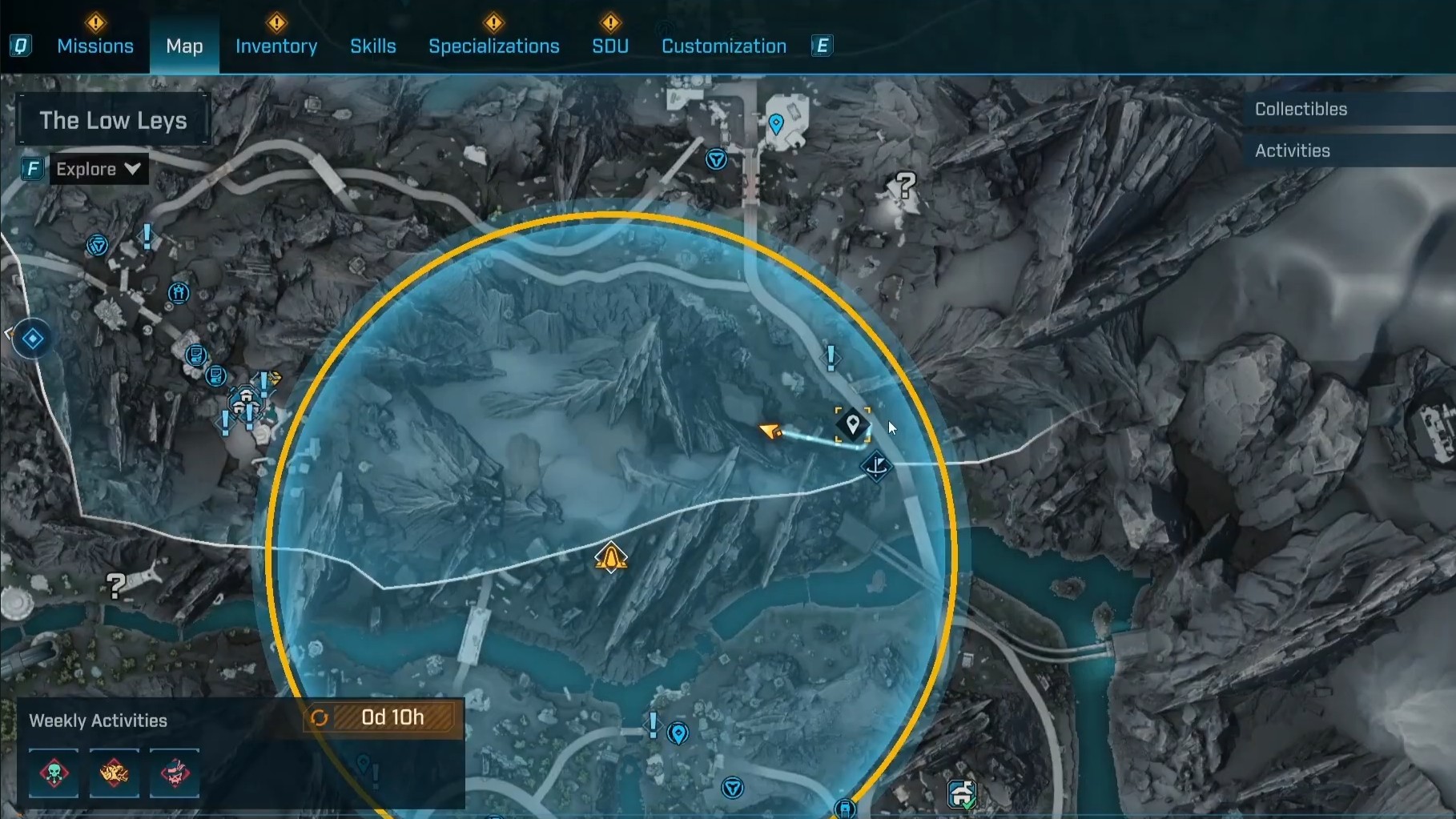Select the Map tab
The width and height of the screenshot is (1456, 819).
[184, 46]
